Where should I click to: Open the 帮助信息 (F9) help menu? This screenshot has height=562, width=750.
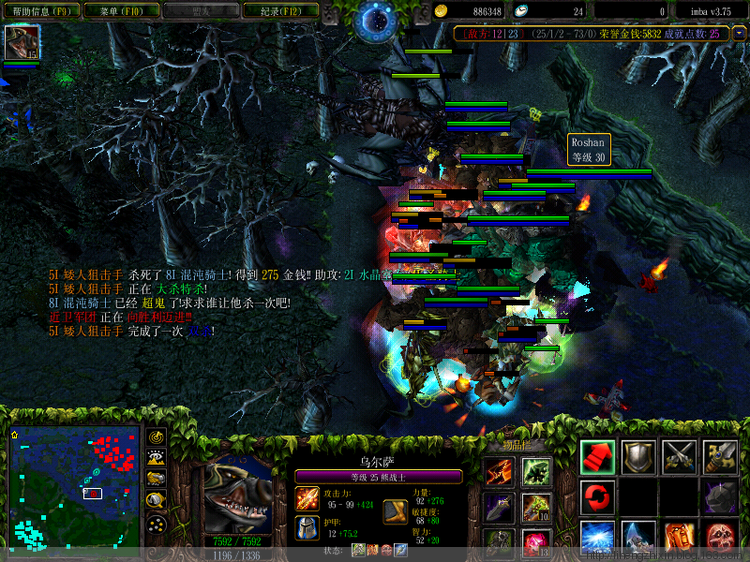pyautogui.click(x=41, y=11)
